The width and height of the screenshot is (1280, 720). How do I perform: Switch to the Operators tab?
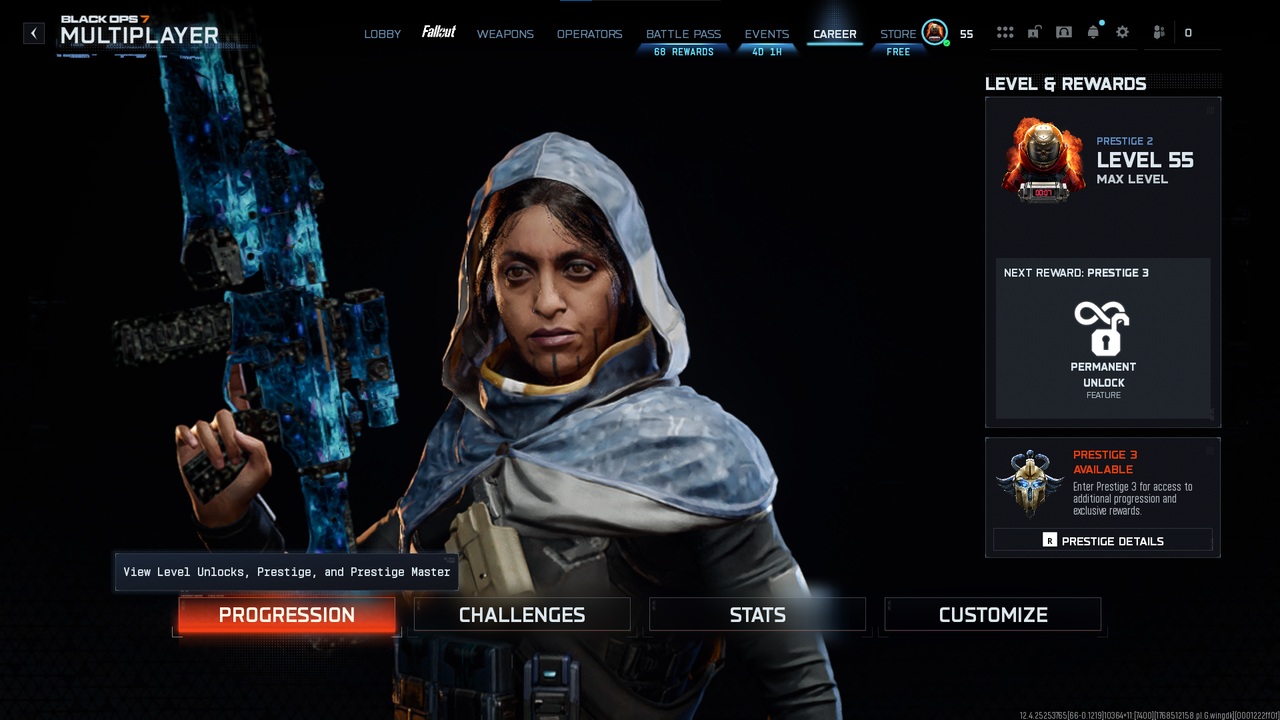[589, 34]
